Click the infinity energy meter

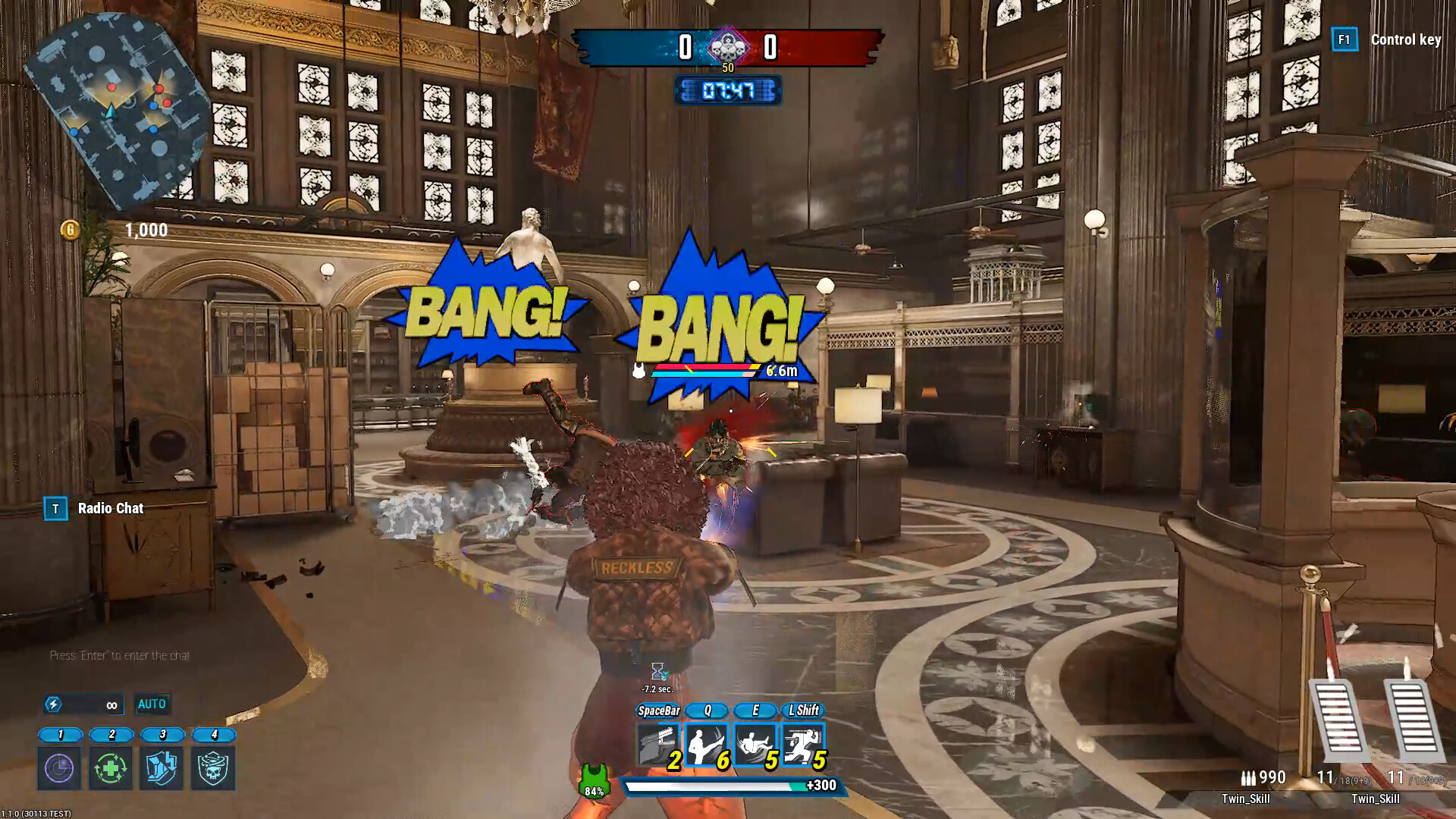(x=83, y=704)
